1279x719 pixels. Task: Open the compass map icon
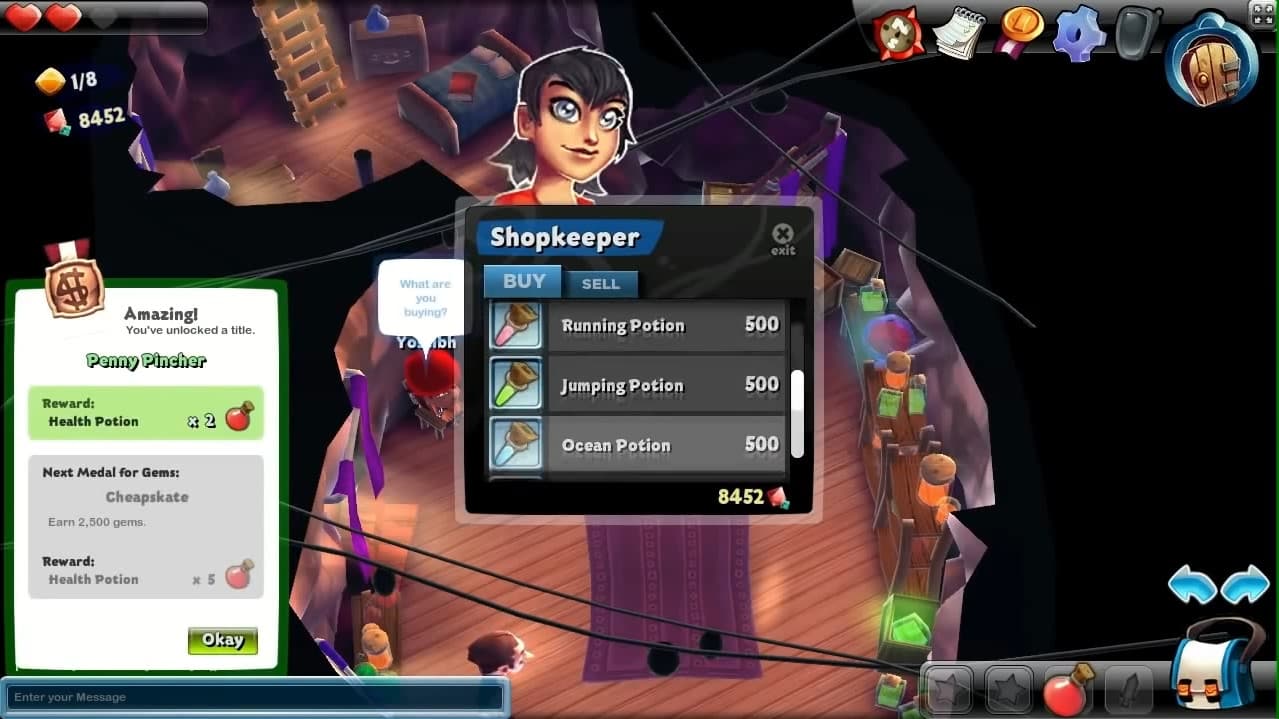pyautogui.click(x=898, y=33)
